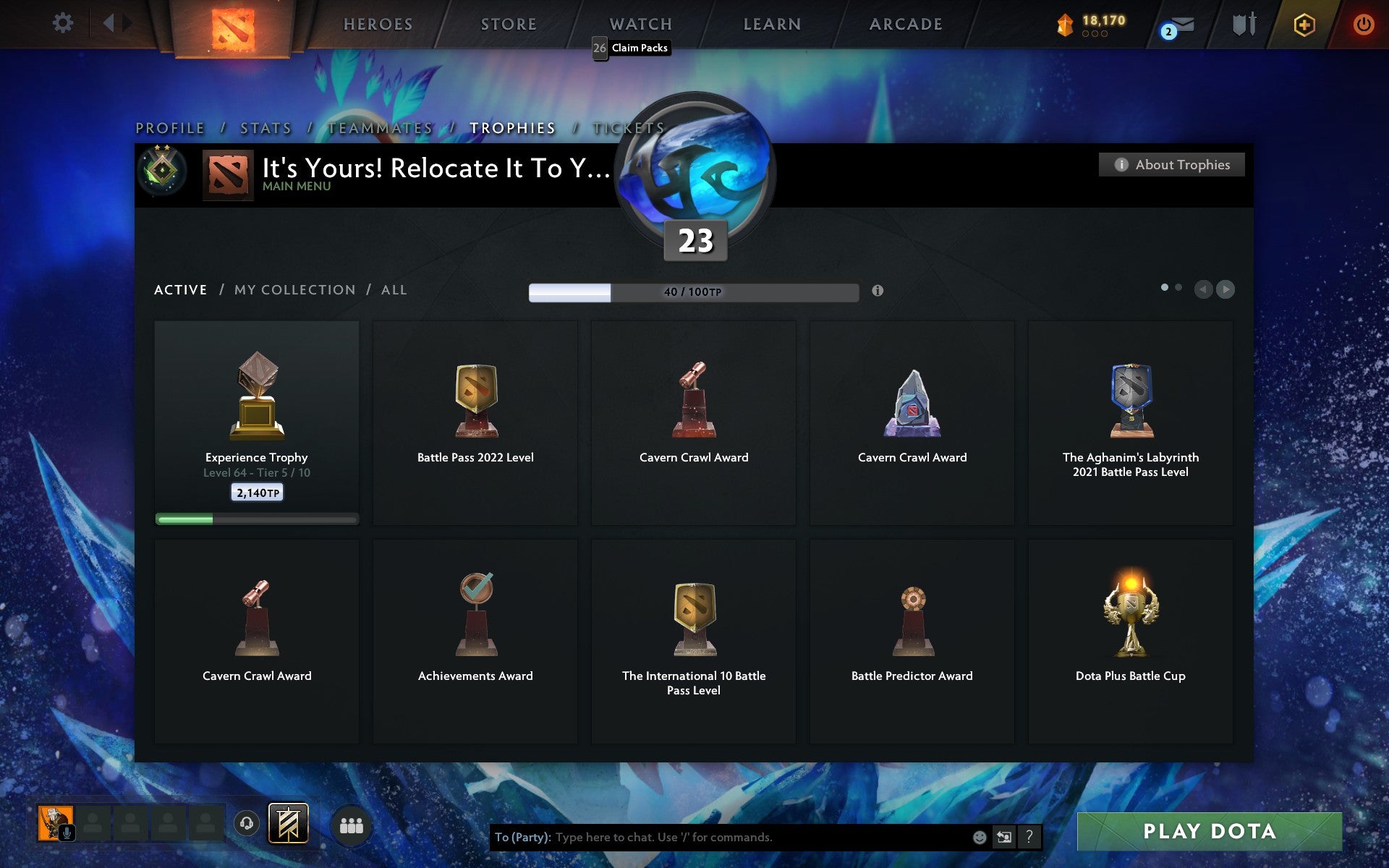Open the settings gear icon
Image resolution: width=1389 pixels, height=868 pixels.
tap(64, 22)
